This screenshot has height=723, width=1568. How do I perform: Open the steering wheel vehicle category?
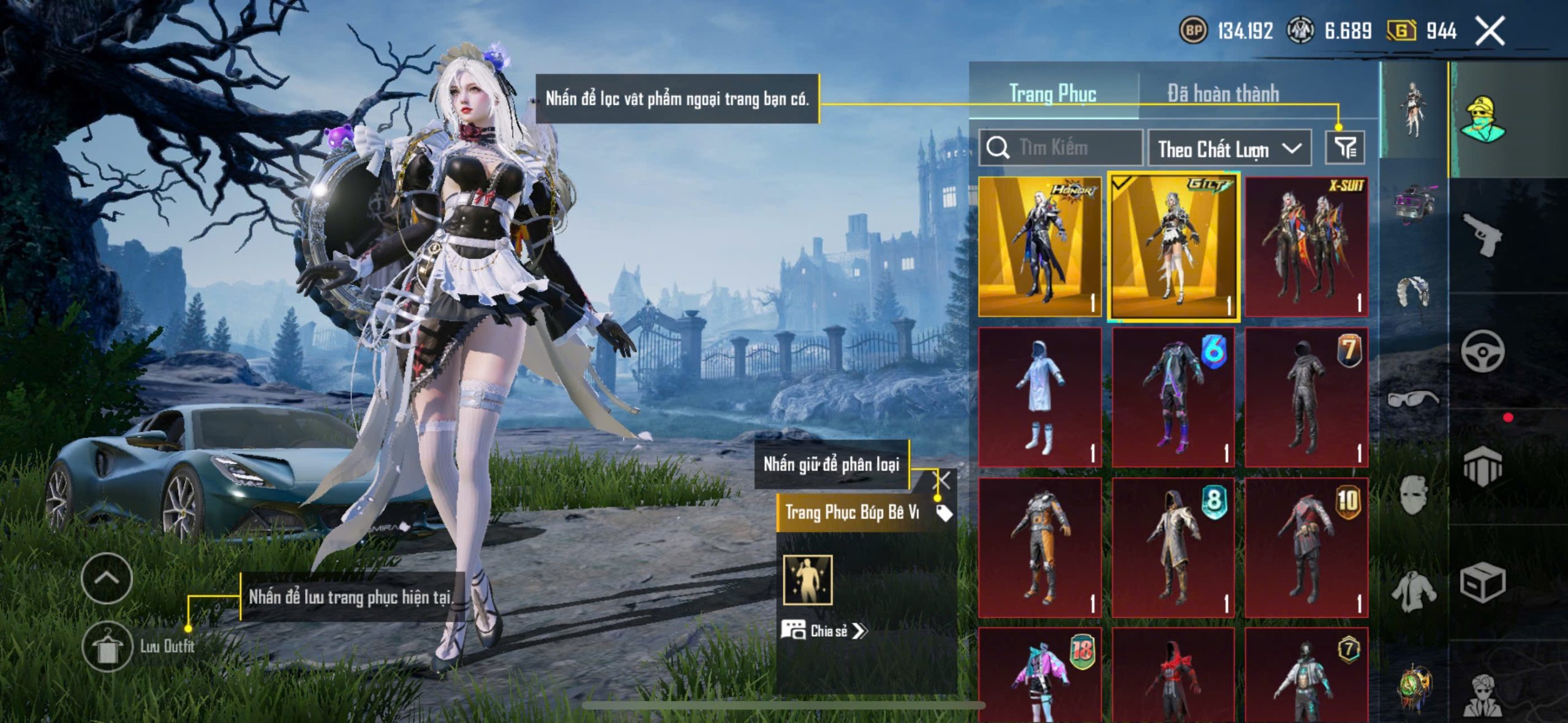[x=1482, y=351]
